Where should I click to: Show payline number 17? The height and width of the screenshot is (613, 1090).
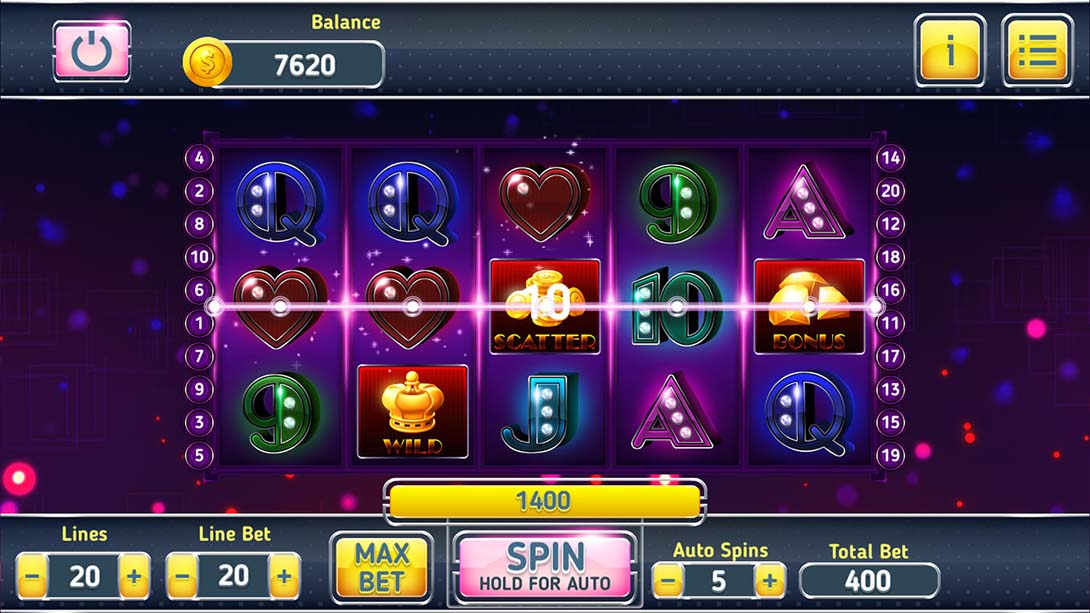[x=890, y=356]
